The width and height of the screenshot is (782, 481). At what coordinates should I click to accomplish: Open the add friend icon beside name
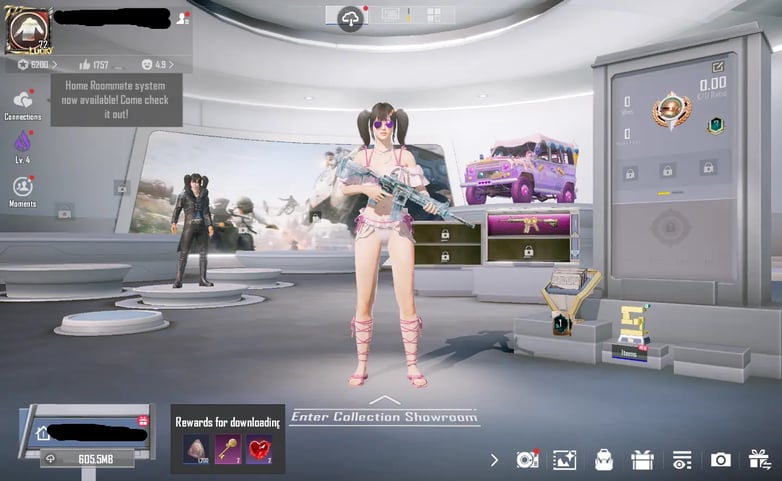tap(182, 17)
